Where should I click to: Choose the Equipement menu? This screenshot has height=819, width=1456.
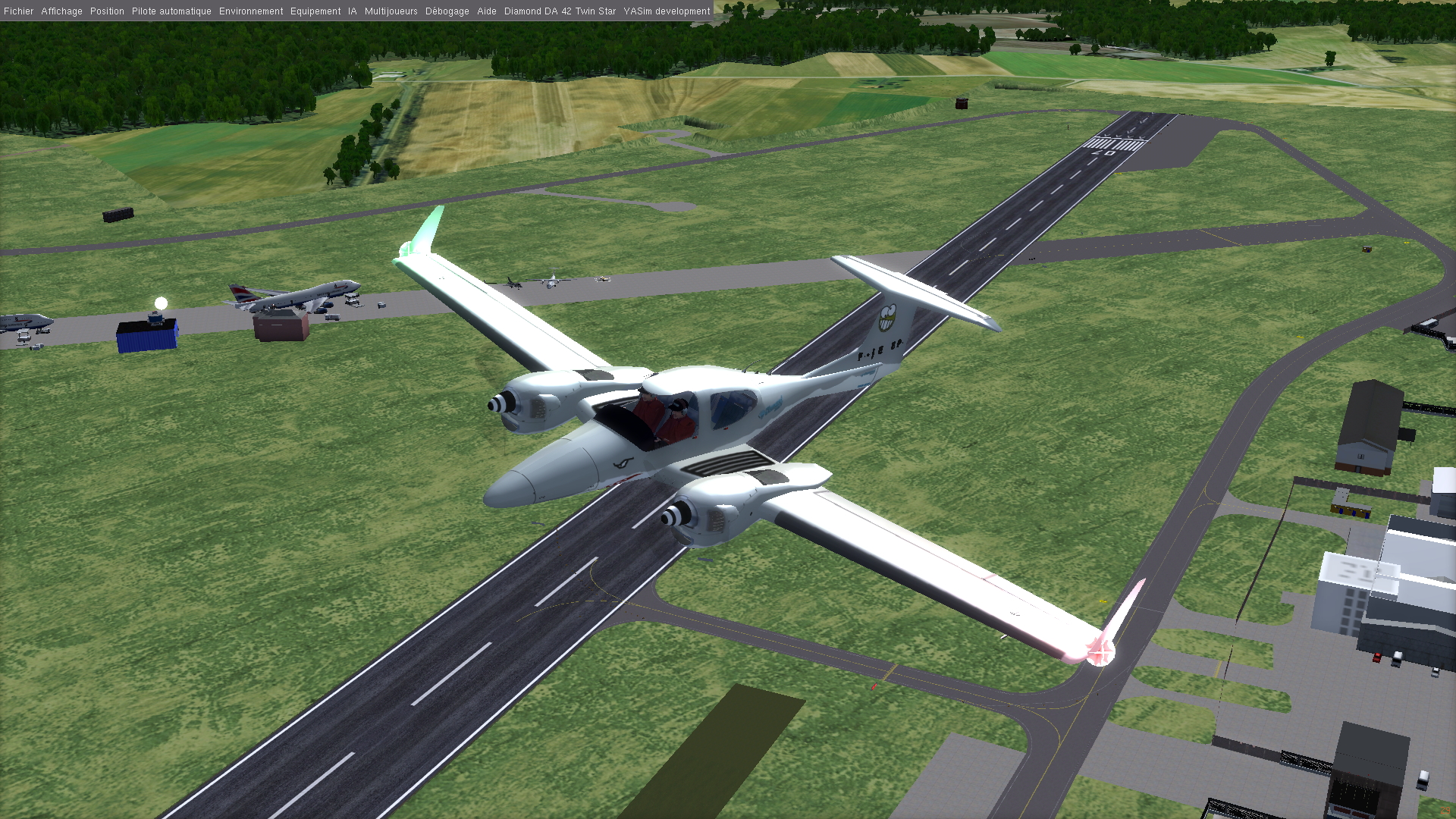click(x=315, y=11)
